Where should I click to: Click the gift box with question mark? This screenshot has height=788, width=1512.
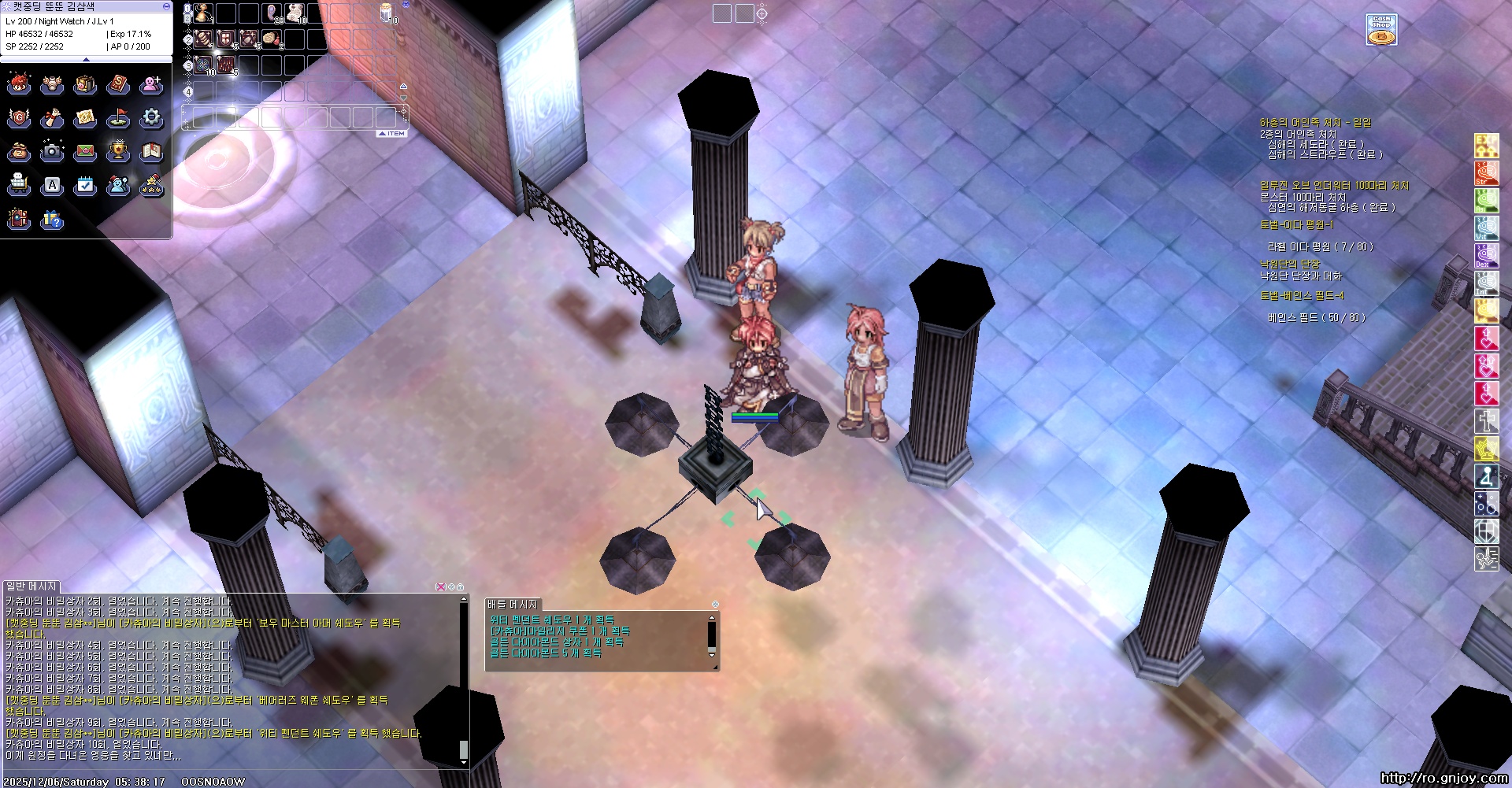52,219
